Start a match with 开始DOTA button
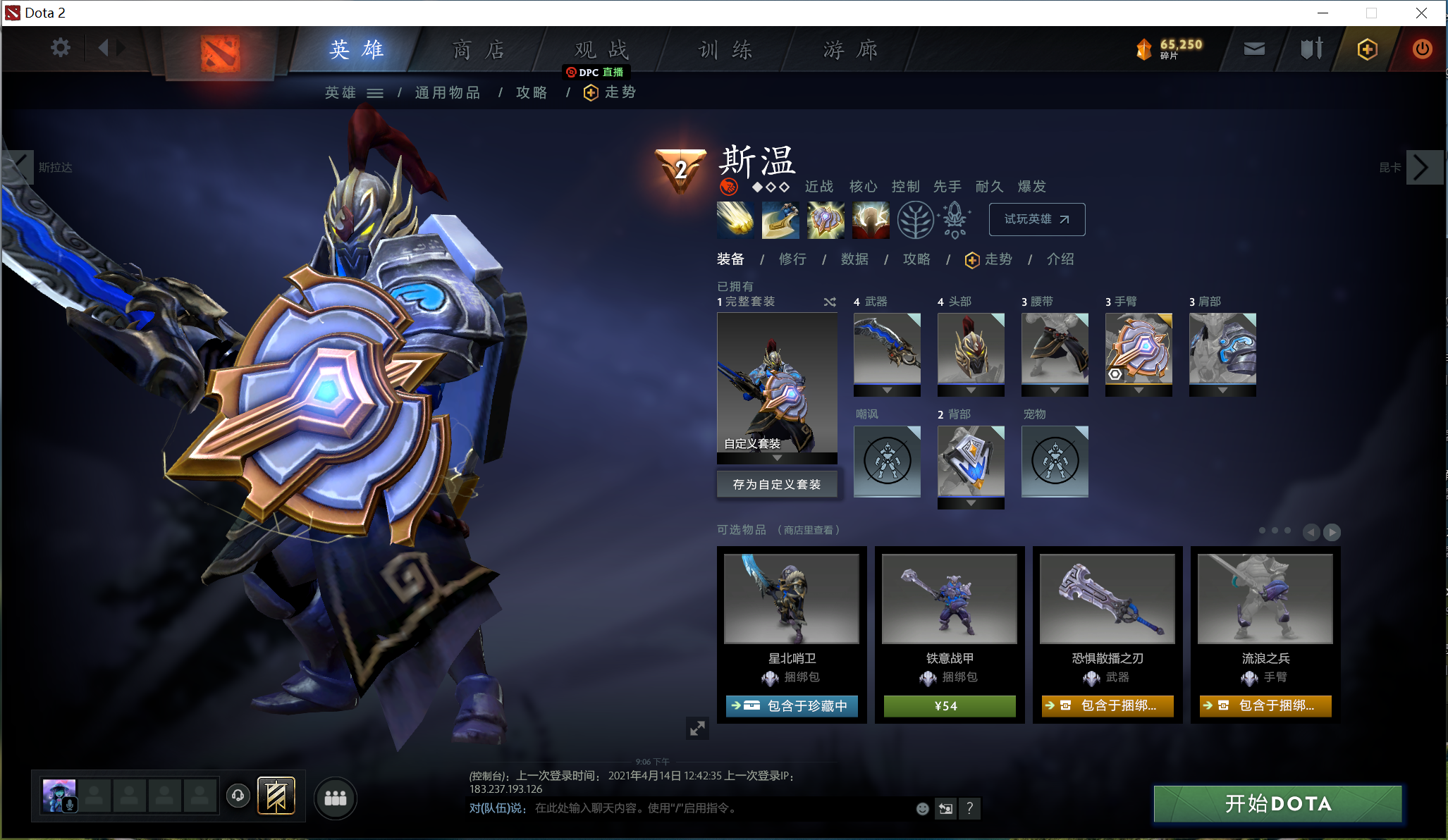Screen dimensions: 1448x840 pyautogui.click(x=1277, y=803)
